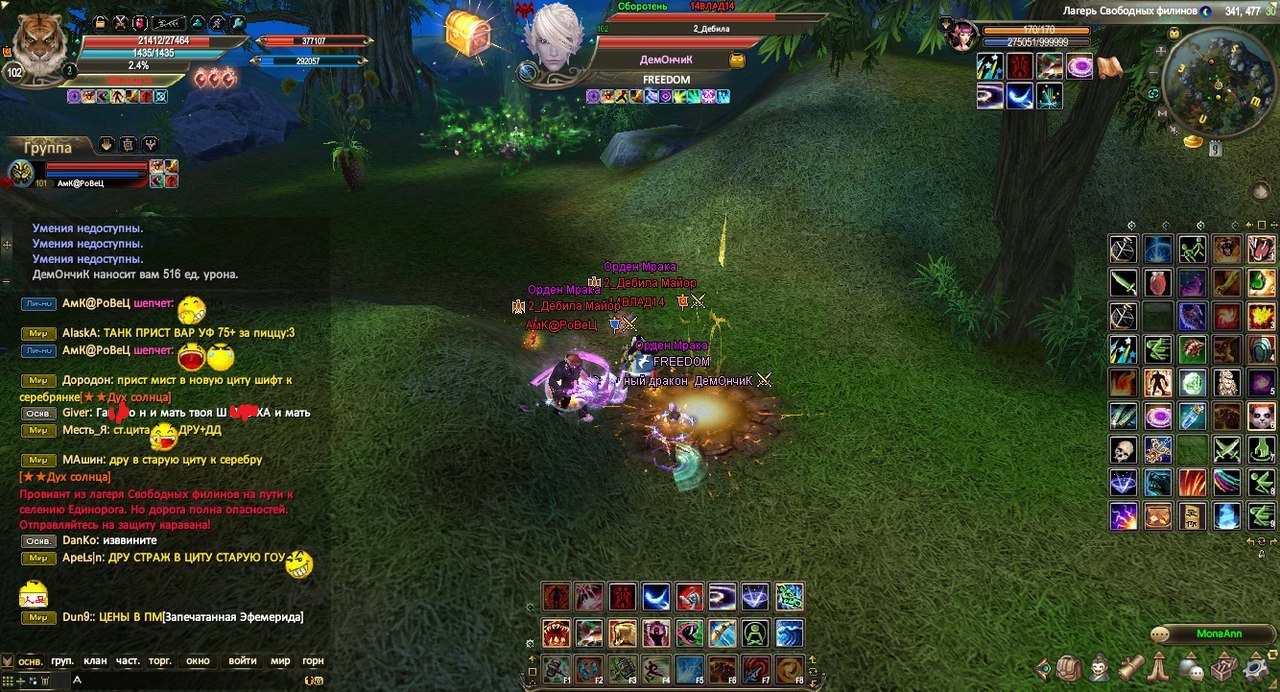Open the quest scroll icon
1280x692 pixels.
[x=1130, y=667]
